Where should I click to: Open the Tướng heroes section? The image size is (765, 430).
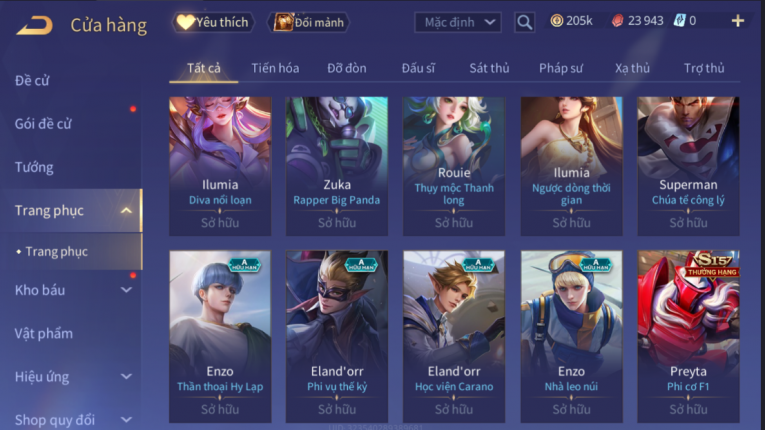(x=34, y=167)
